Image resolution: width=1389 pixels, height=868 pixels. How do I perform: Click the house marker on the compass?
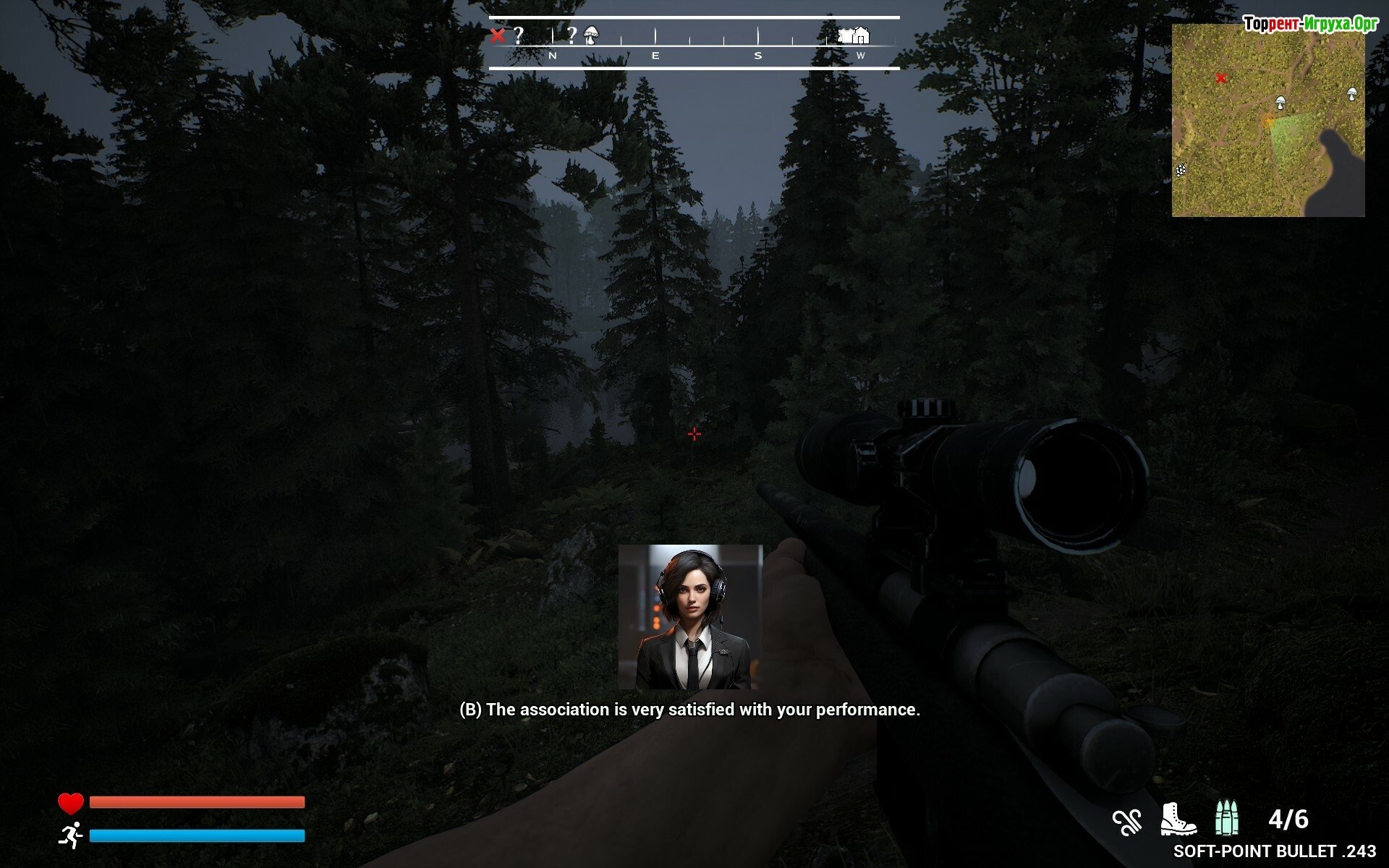860,35
